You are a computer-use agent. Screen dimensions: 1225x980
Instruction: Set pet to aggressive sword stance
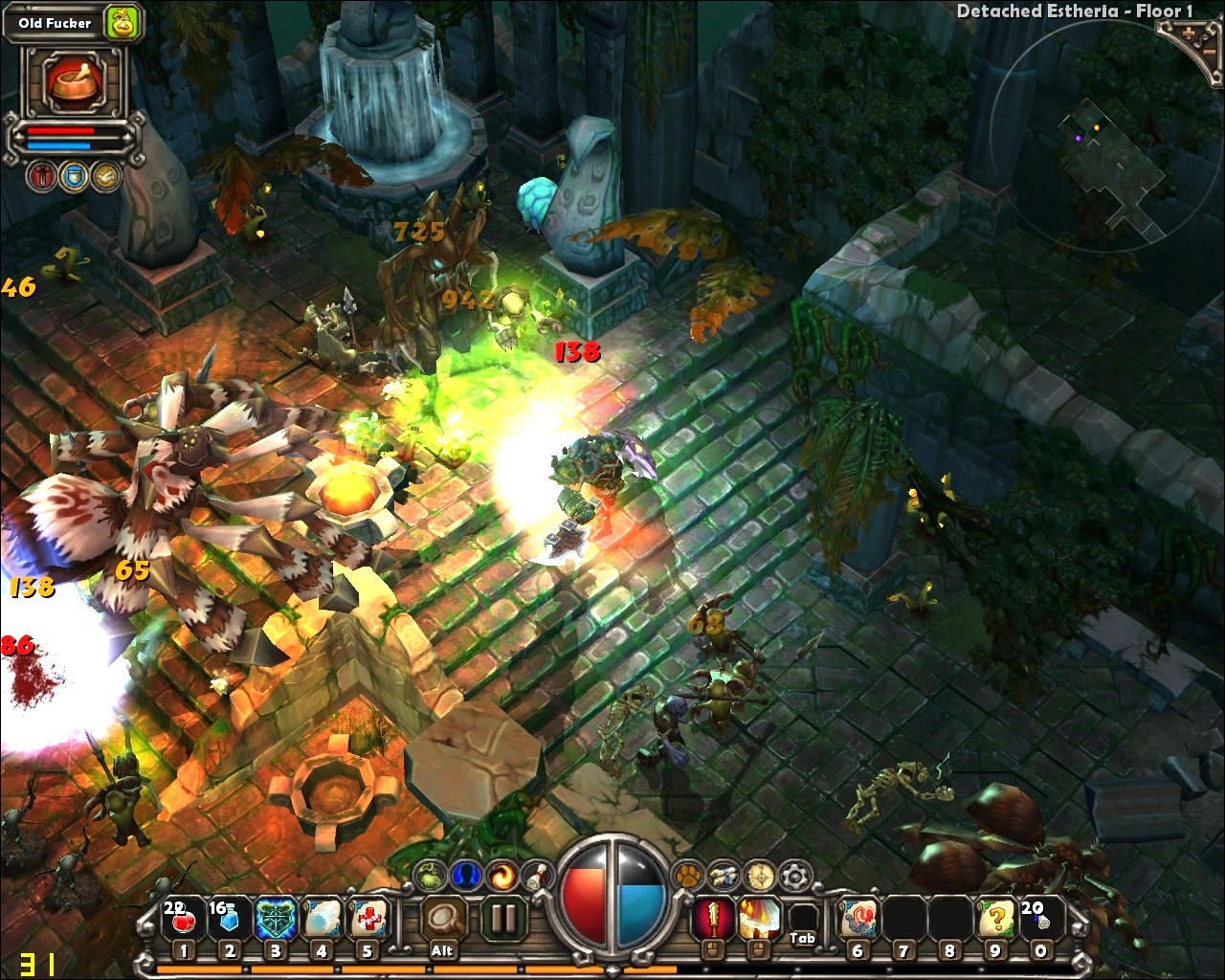(x=41, y=177)
